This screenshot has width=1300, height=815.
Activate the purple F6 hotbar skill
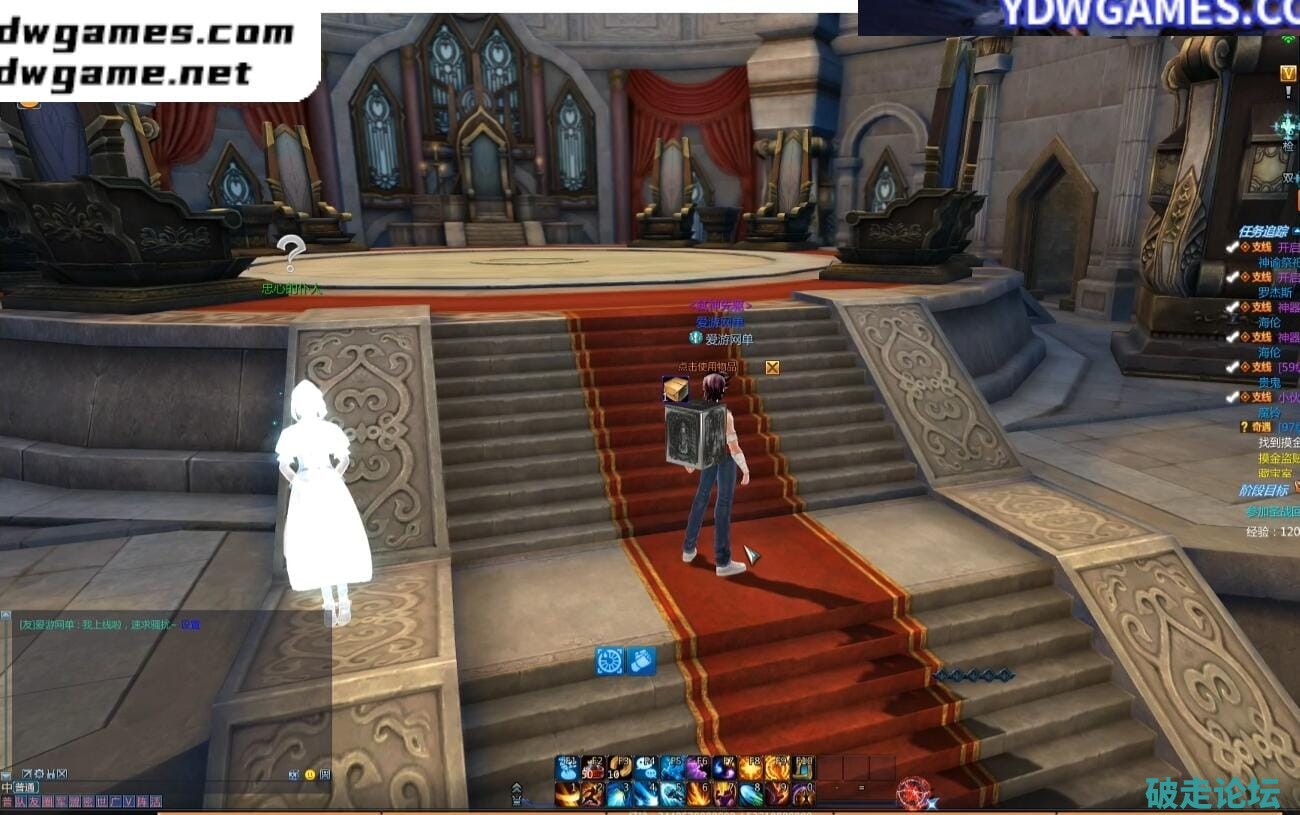[x=698, y=768]
